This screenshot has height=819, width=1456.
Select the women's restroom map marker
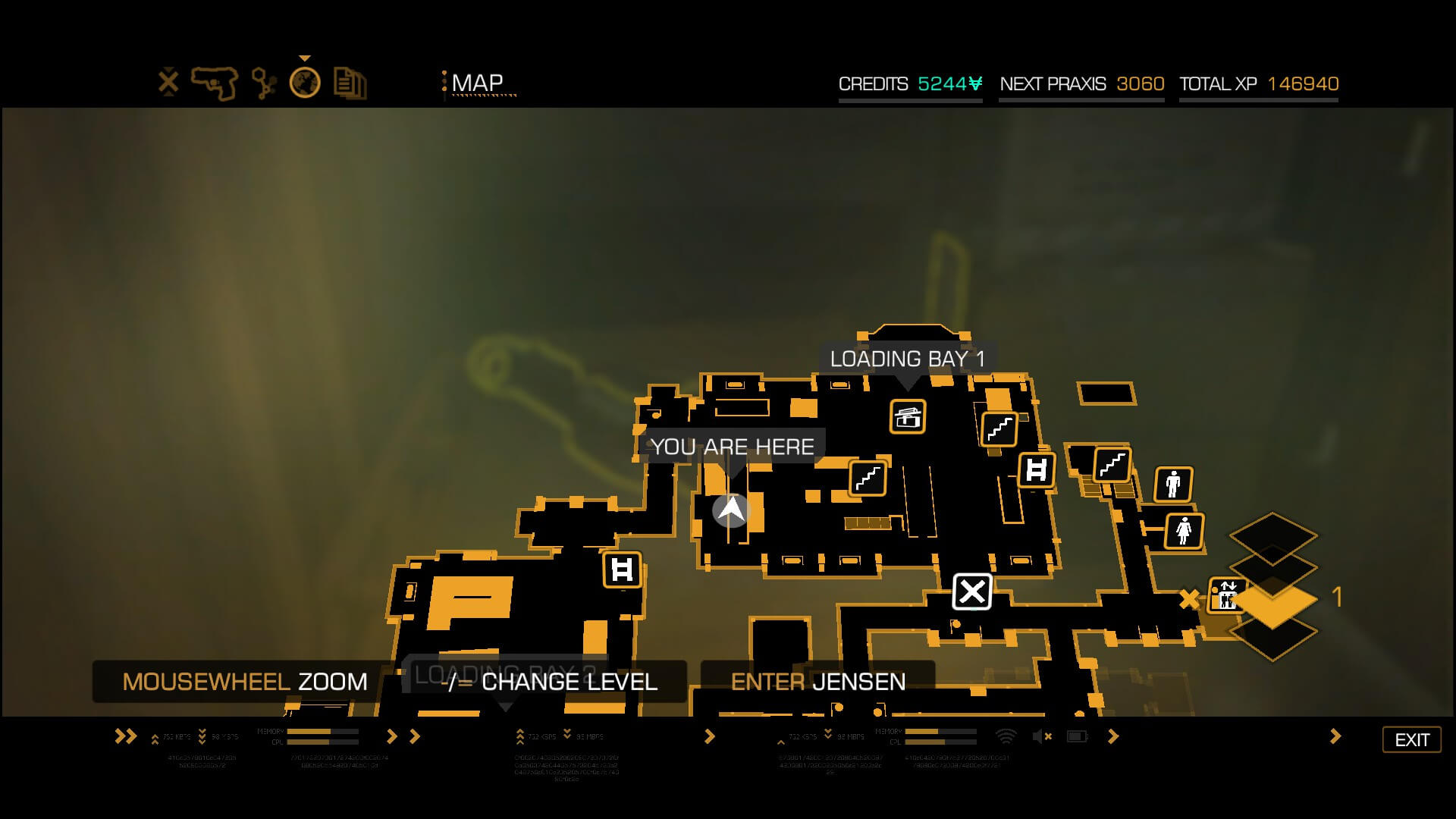click(x=1184, y=530)
